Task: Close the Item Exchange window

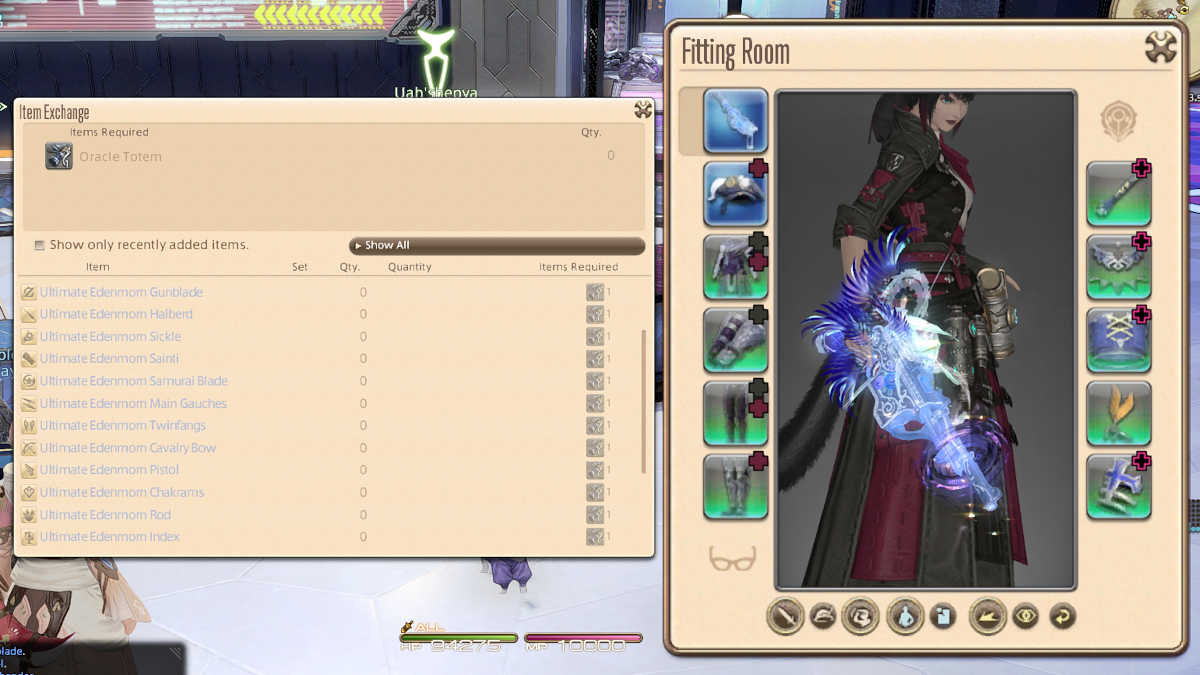Action: coord(643,110)
